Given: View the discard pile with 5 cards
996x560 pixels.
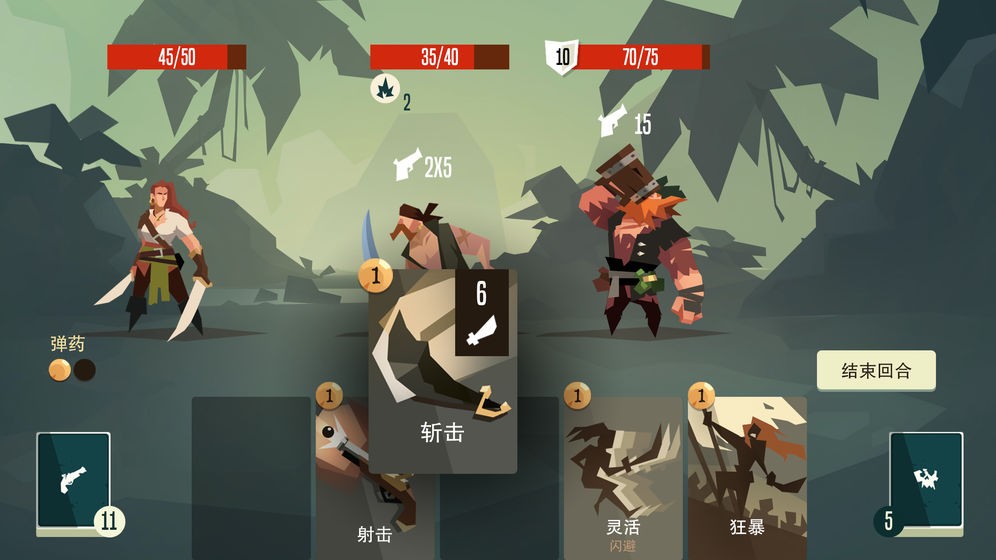Looking at the screenshot, I should coord(925,480).
